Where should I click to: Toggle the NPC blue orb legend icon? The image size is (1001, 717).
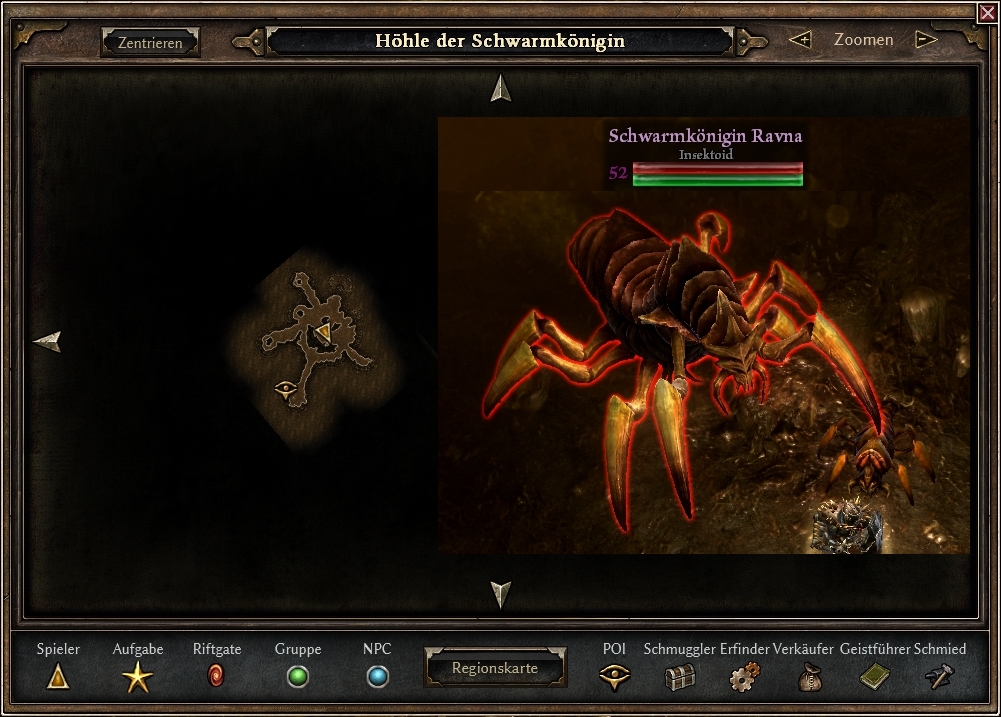click(377, 678)
